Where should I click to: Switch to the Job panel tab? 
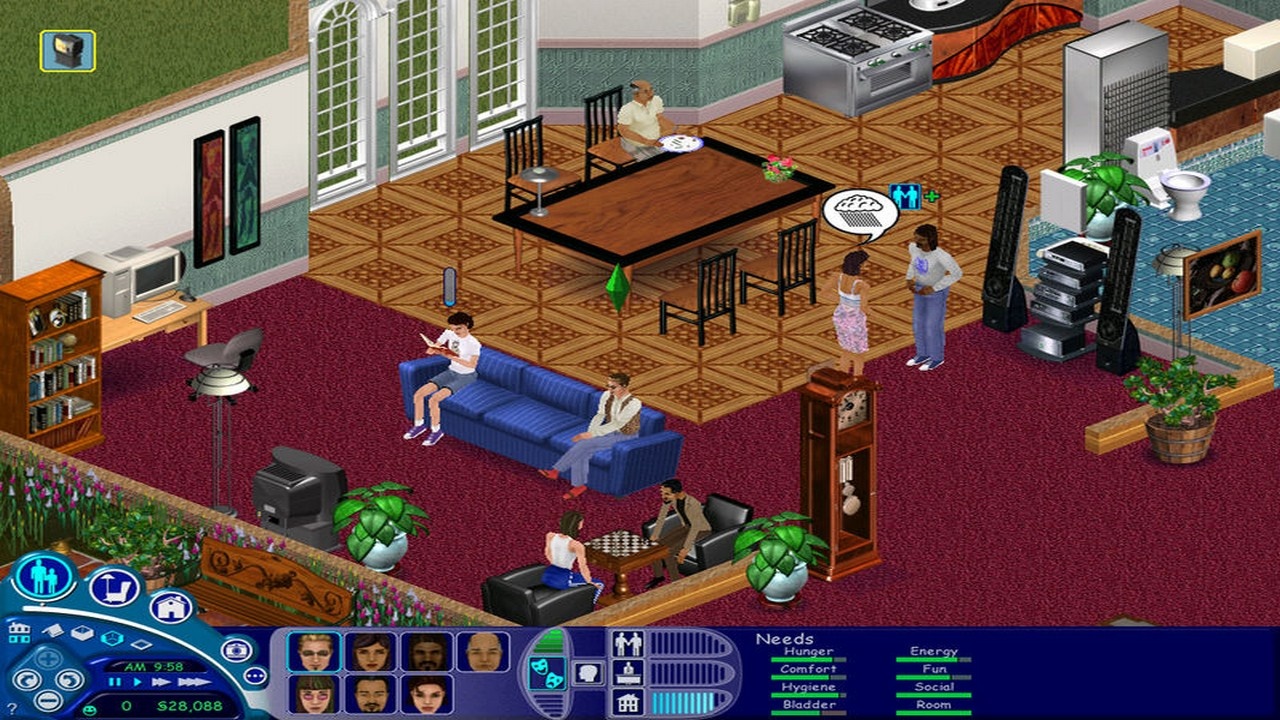tap(628, 674)
